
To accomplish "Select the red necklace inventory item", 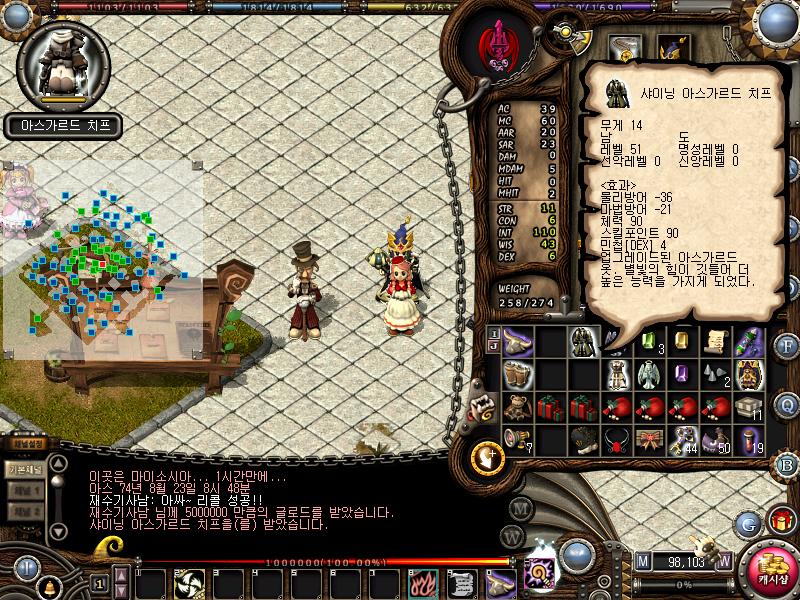I will coord(617,440).
